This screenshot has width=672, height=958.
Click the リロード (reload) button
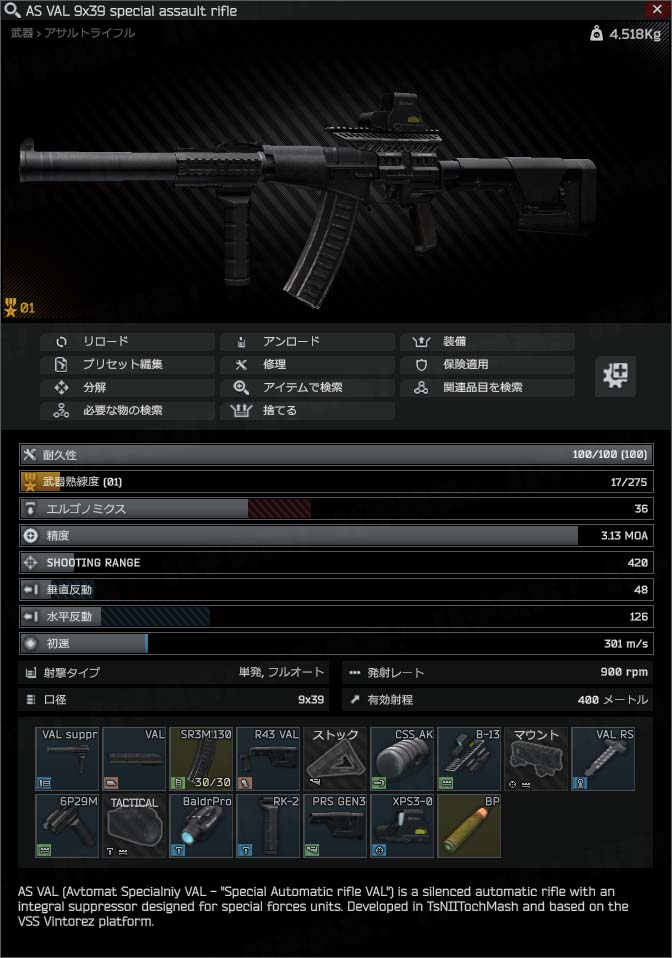tap(127, 341)
